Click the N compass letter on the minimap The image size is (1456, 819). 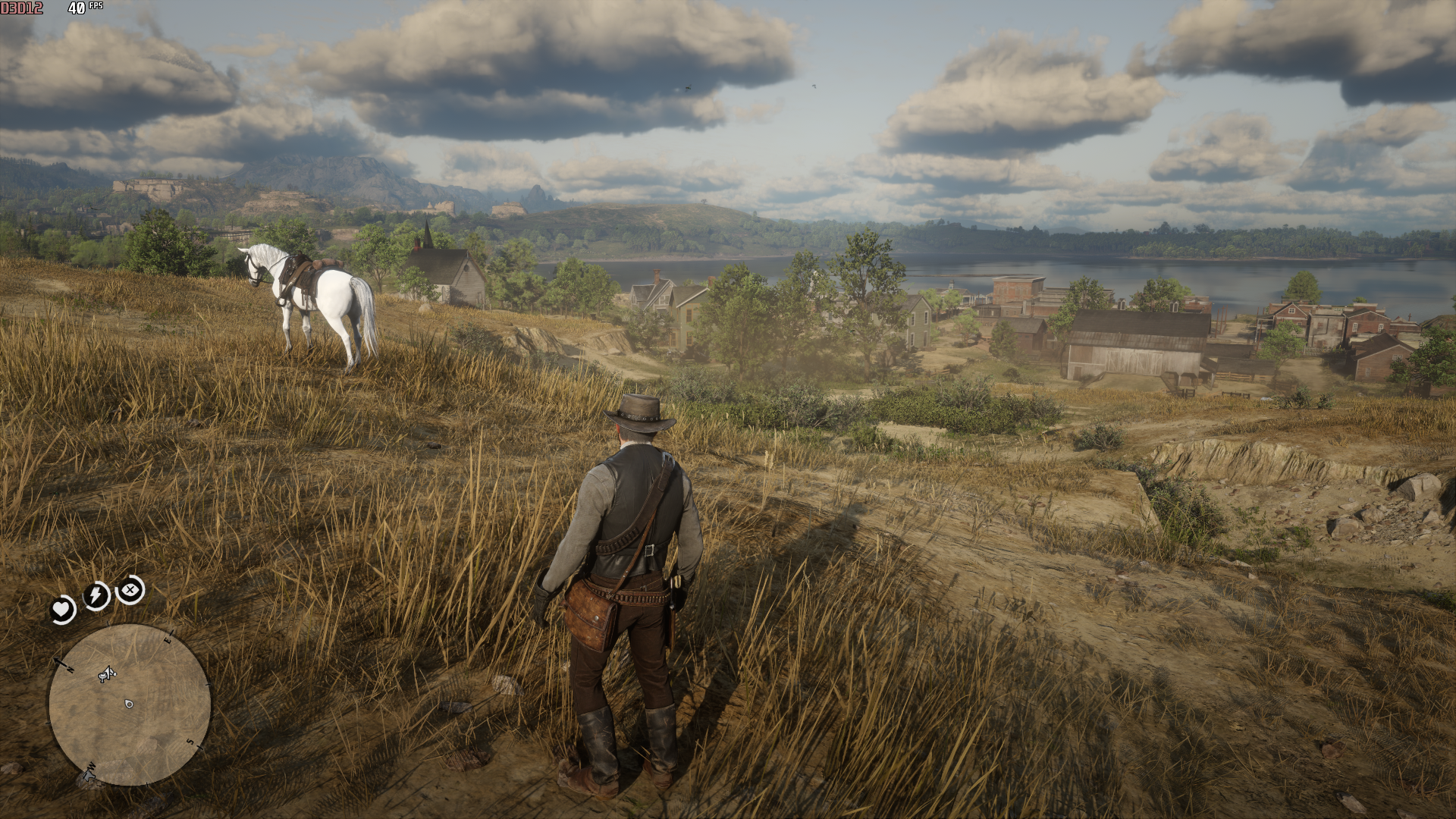click(70, 669)
